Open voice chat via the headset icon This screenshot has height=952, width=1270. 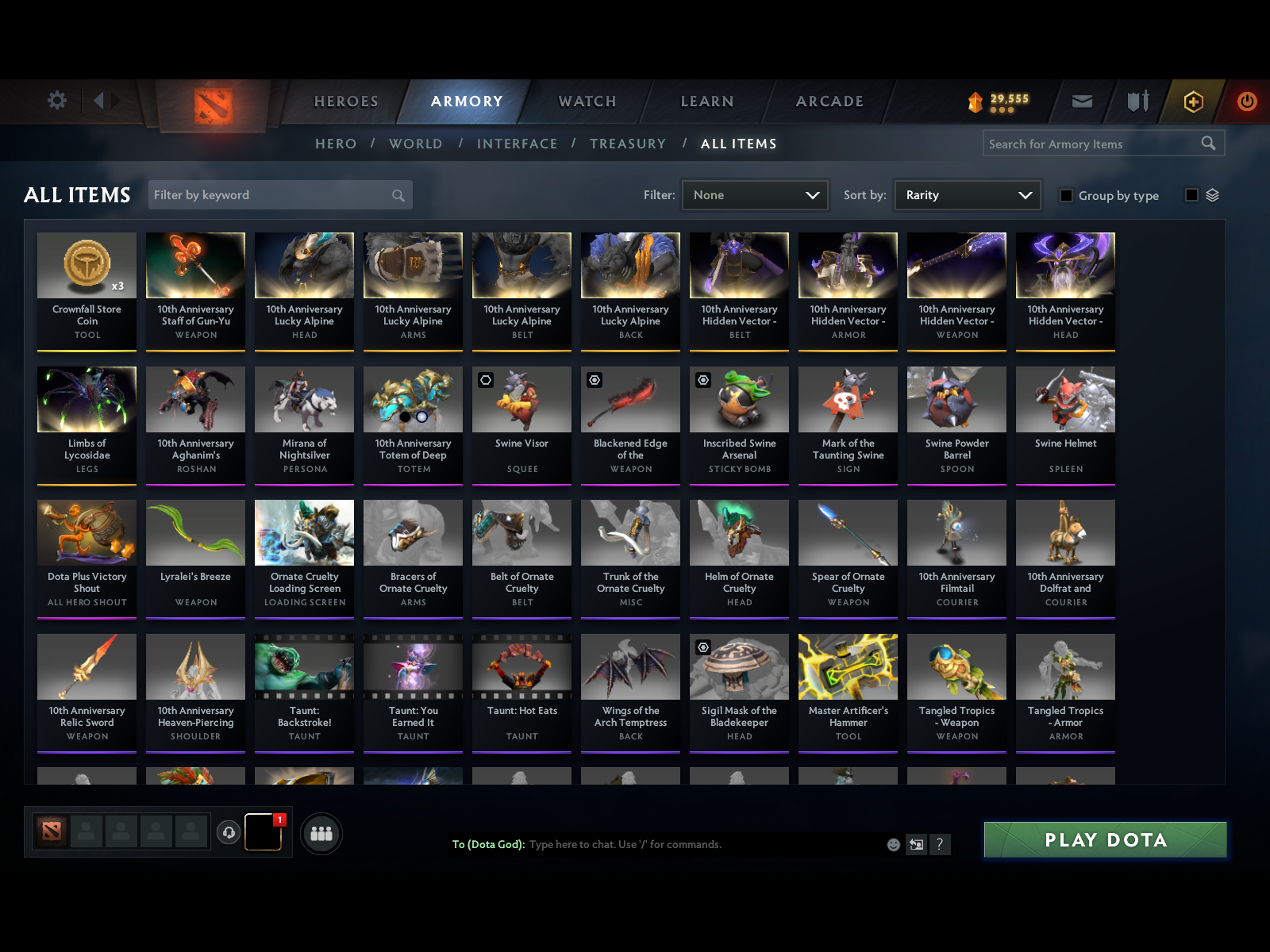(x=229, y=831)
